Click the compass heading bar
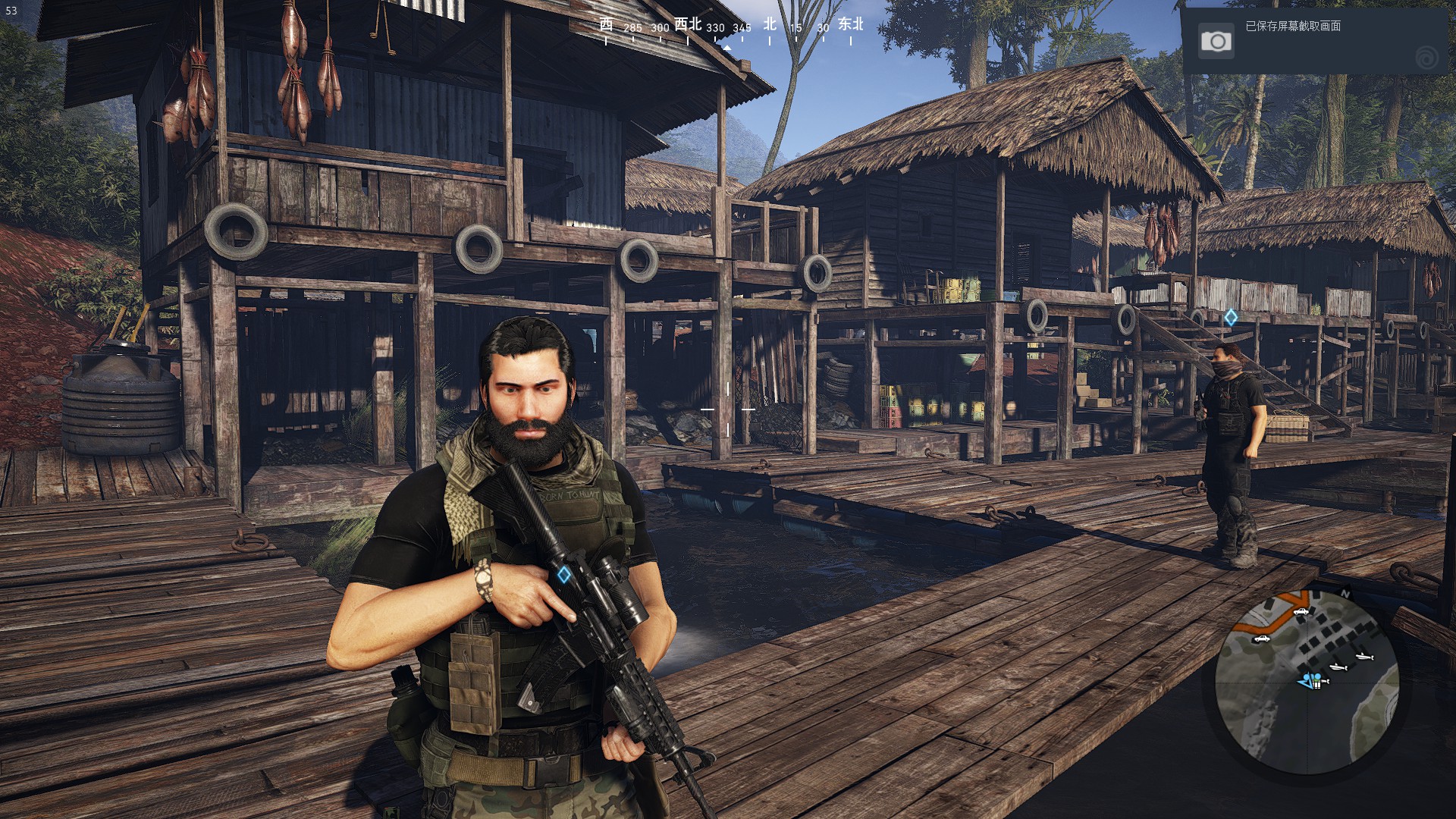This screenshot has height=819, width=1456. tap(729, 29)
